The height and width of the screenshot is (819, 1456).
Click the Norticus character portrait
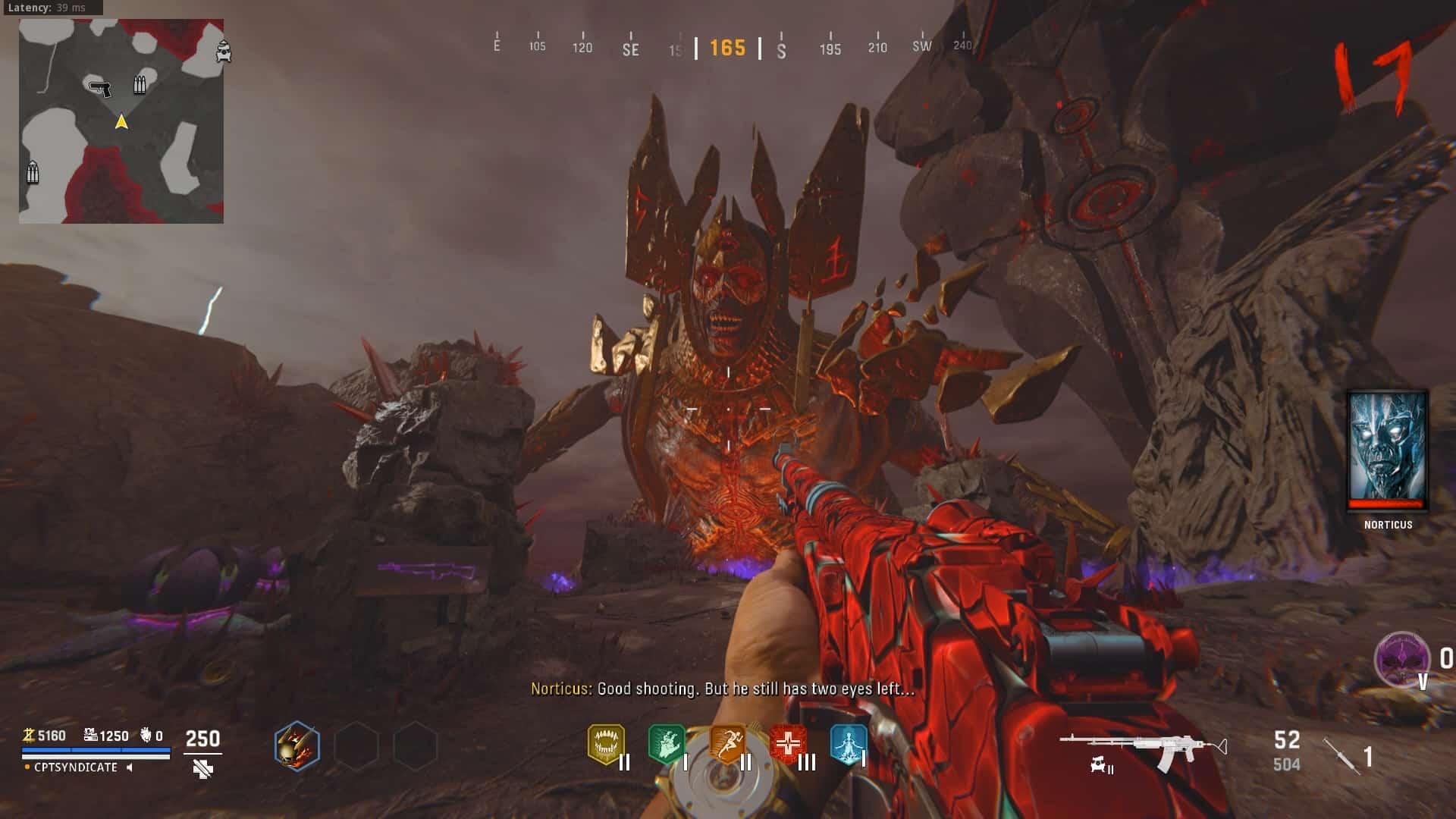1388,450
